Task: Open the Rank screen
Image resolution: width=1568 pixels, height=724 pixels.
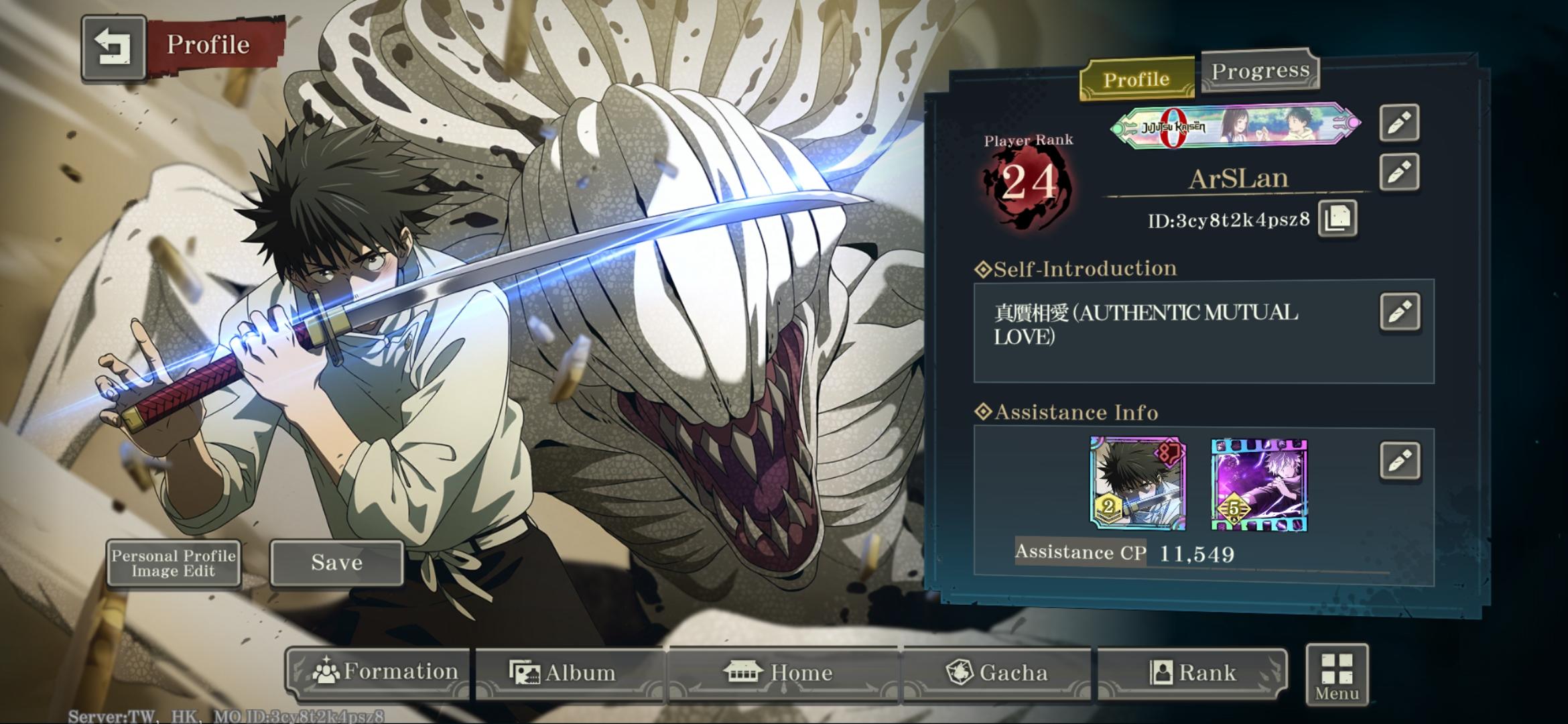Action: pyautogui.click(x=1193, y=672)
